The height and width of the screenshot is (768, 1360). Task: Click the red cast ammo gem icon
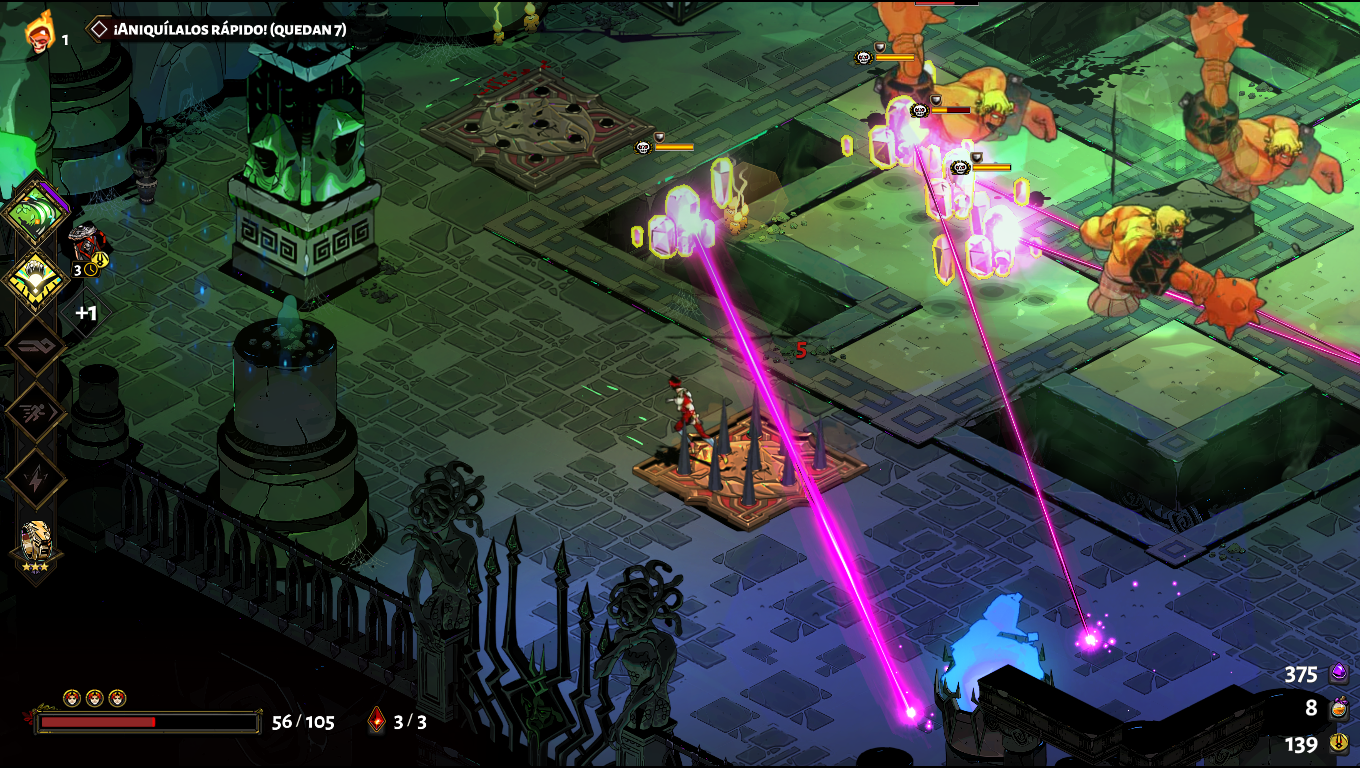(377, 720)
